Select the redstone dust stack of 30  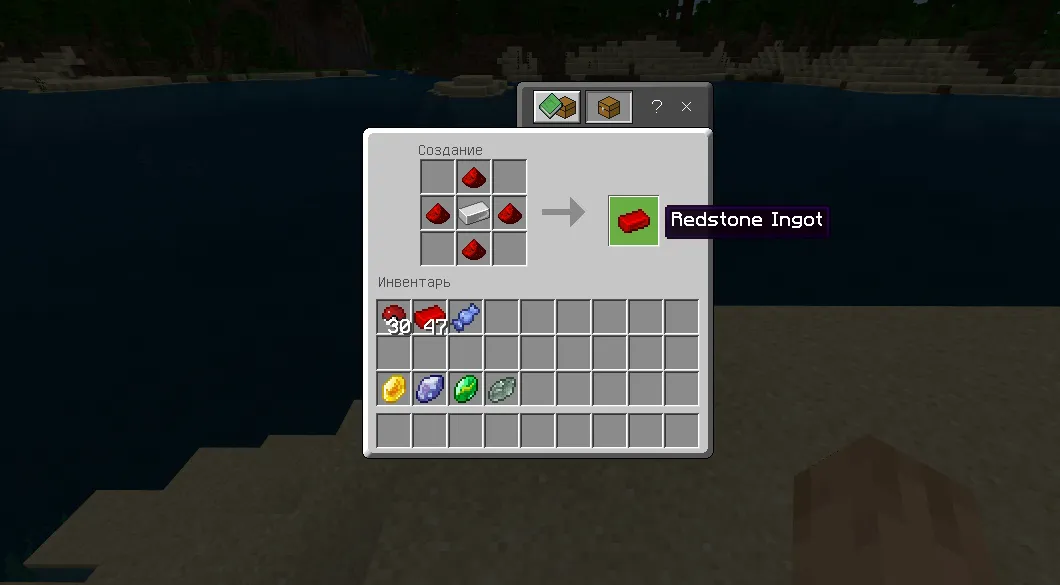click(394, 317)
